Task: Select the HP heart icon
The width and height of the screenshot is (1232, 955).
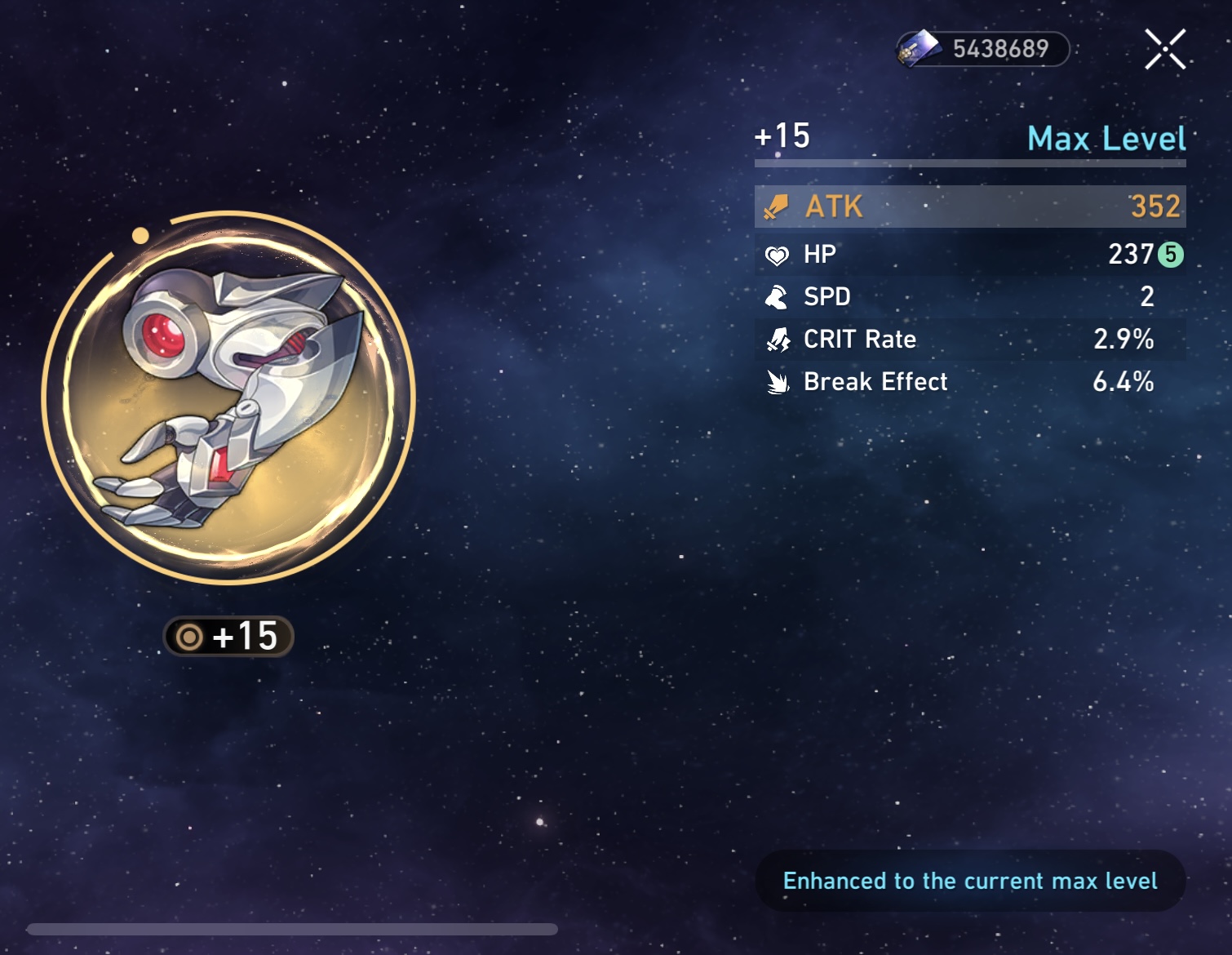Action: (x=777, y=254)
